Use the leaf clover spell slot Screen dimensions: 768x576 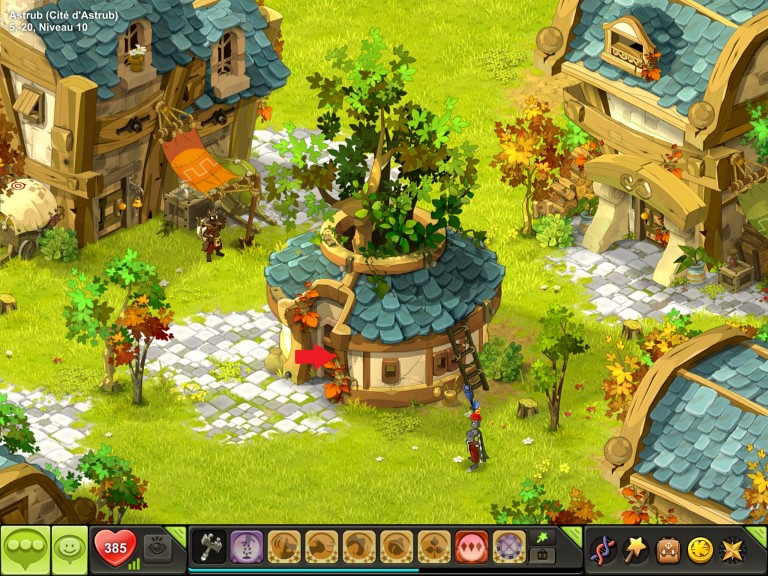[433, 547]
